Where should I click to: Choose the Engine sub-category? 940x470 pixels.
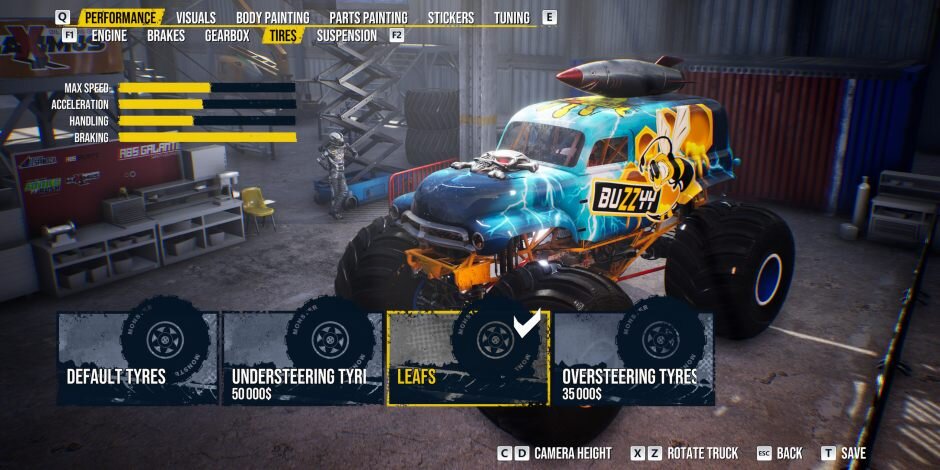109,36
